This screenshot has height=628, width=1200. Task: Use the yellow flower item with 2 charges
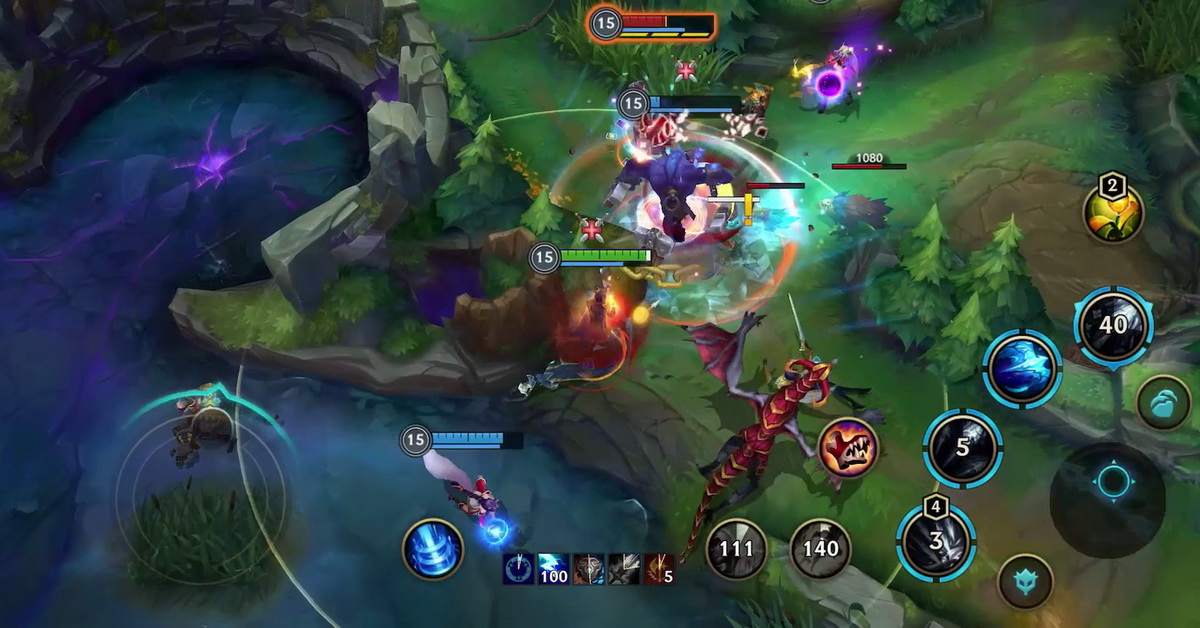click(x=1113, y=212)
